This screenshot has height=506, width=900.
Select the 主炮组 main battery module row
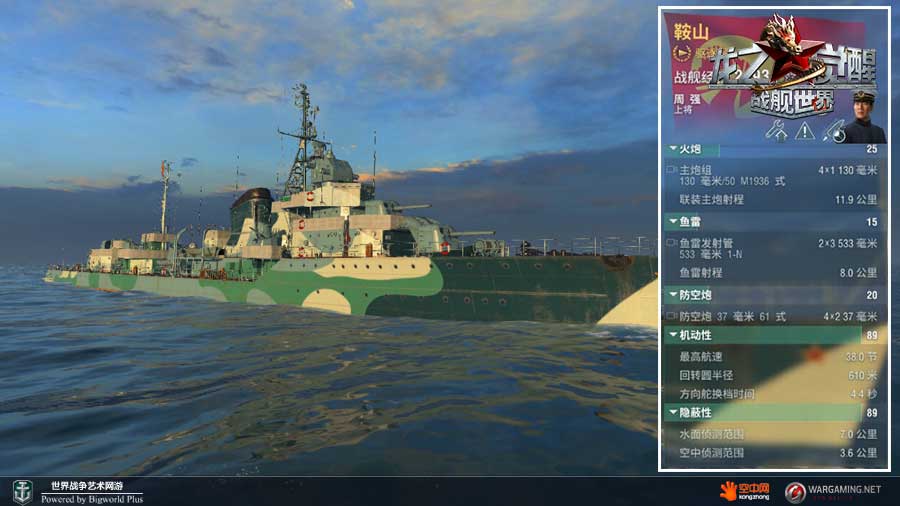point(772,174)
